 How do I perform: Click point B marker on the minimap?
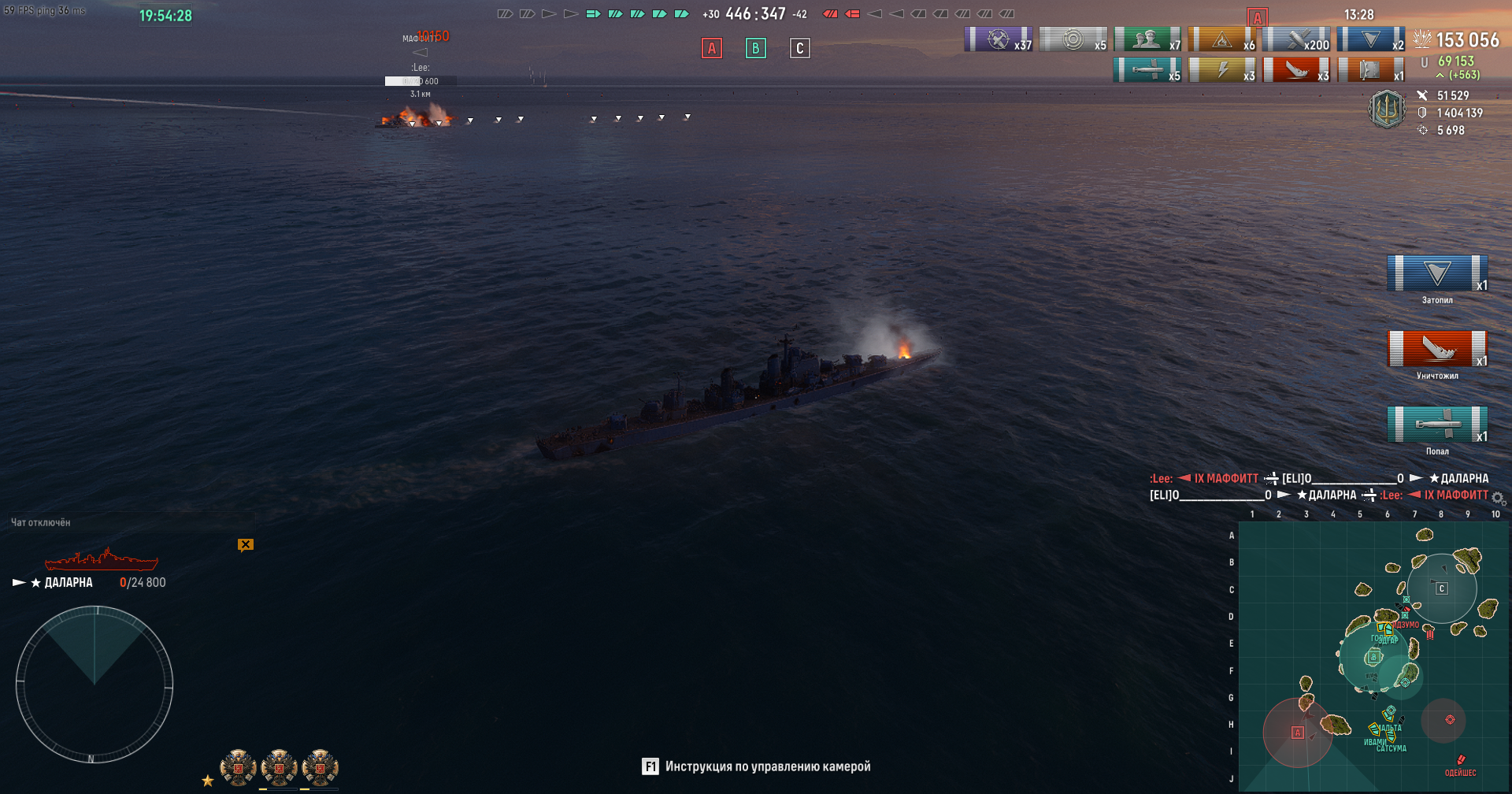pyautogui.click(x=1373, y=656)
